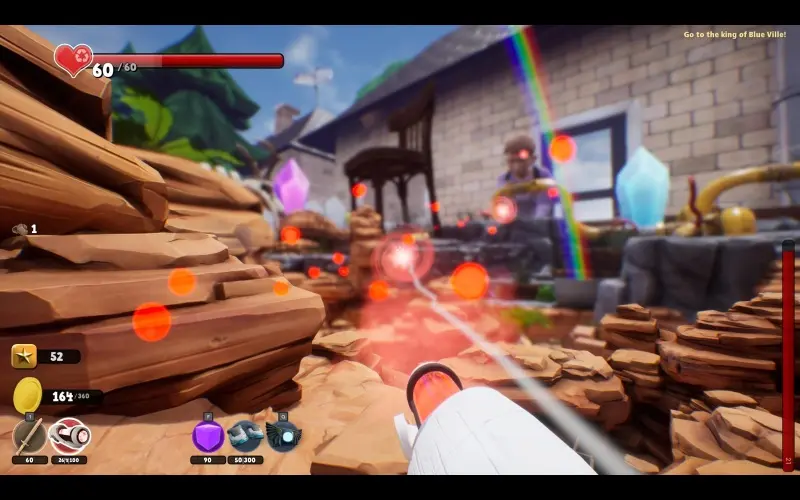Click the red heart health icon

click(72, 59)
